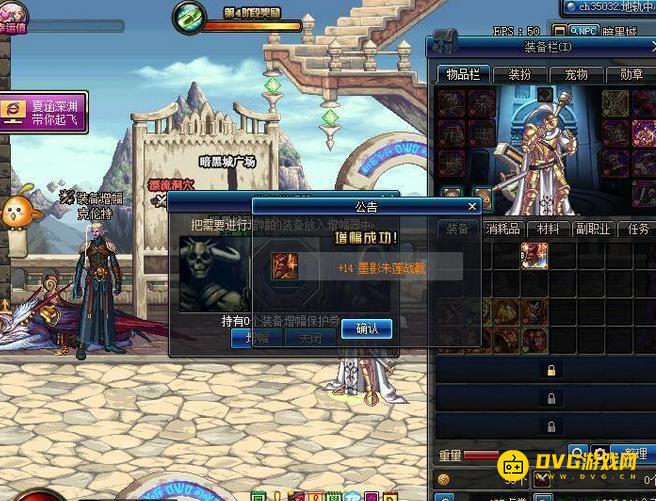
Task: Click the 关闭 button in the amplification window
Action: tap(309, 338)
